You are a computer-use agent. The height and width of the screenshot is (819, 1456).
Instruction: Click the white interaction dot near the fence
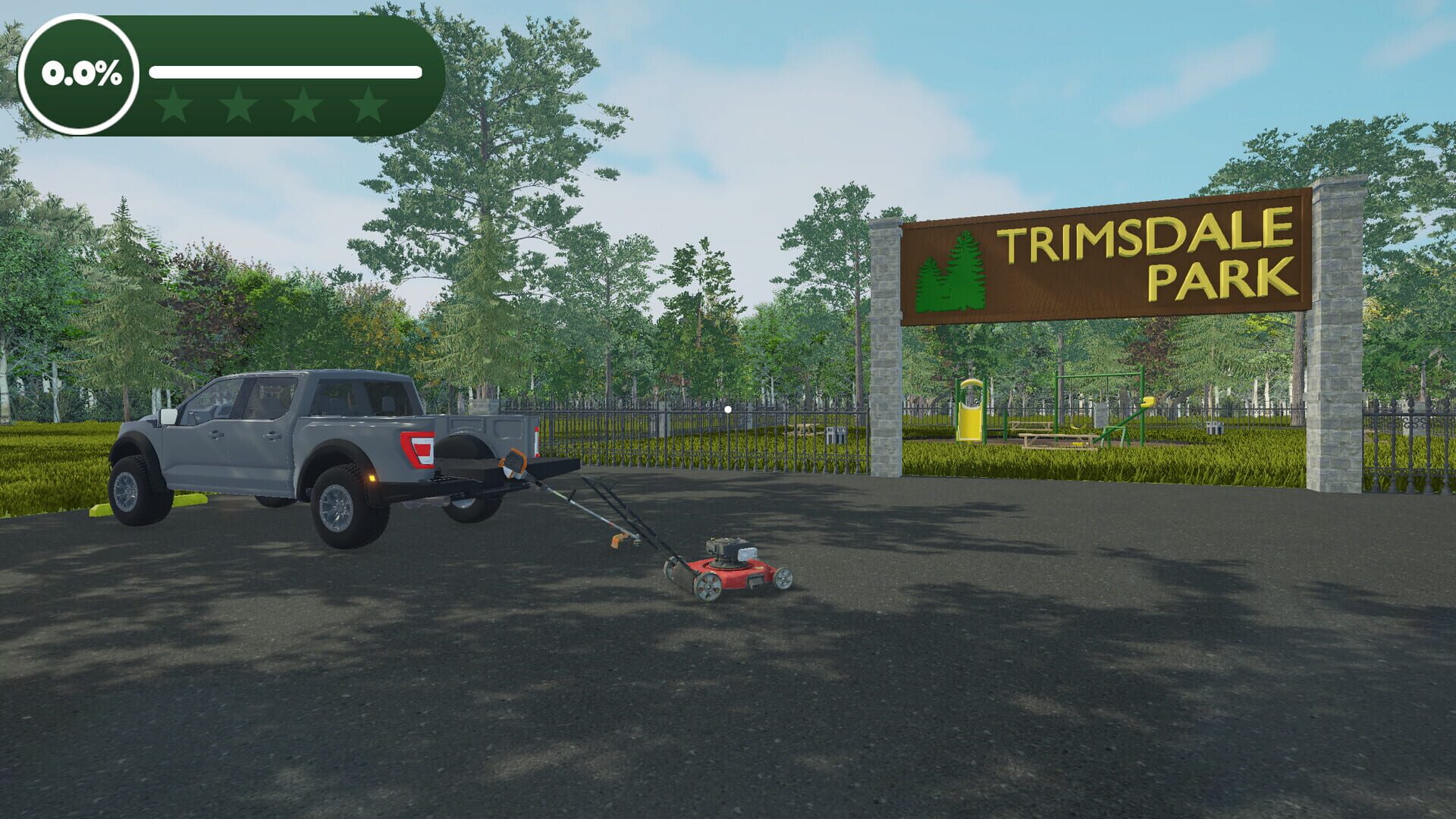(729, 408)
